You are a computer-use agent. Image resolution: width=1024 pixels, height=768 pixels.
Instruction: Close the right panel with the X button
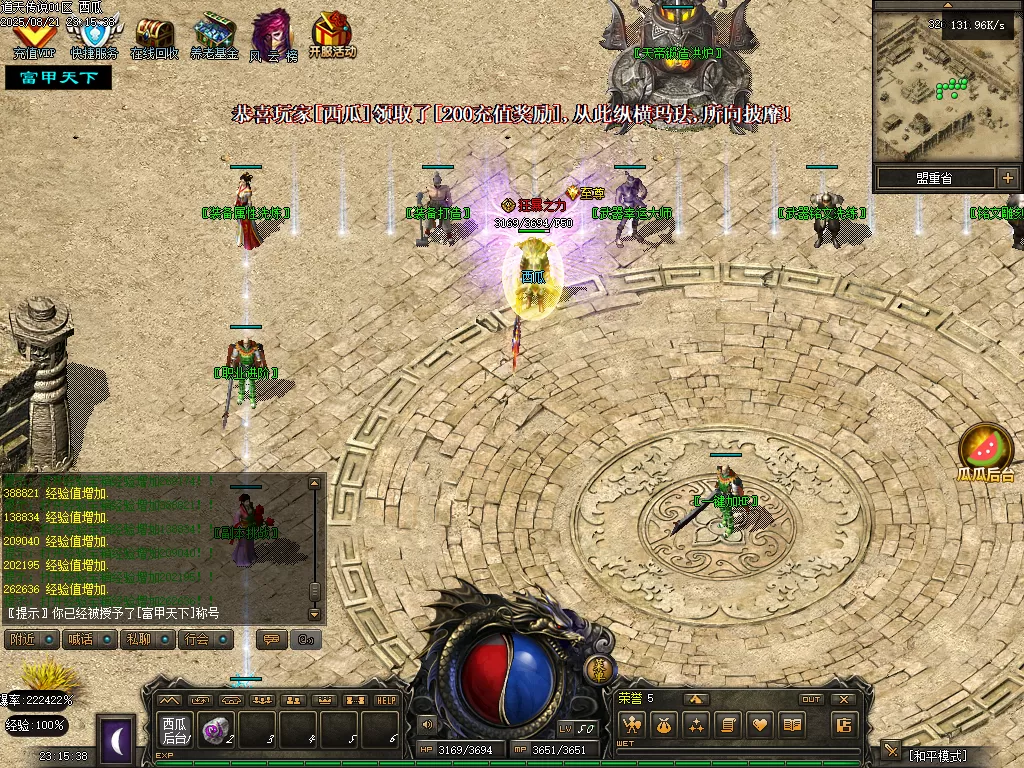[x=844, y=699]
